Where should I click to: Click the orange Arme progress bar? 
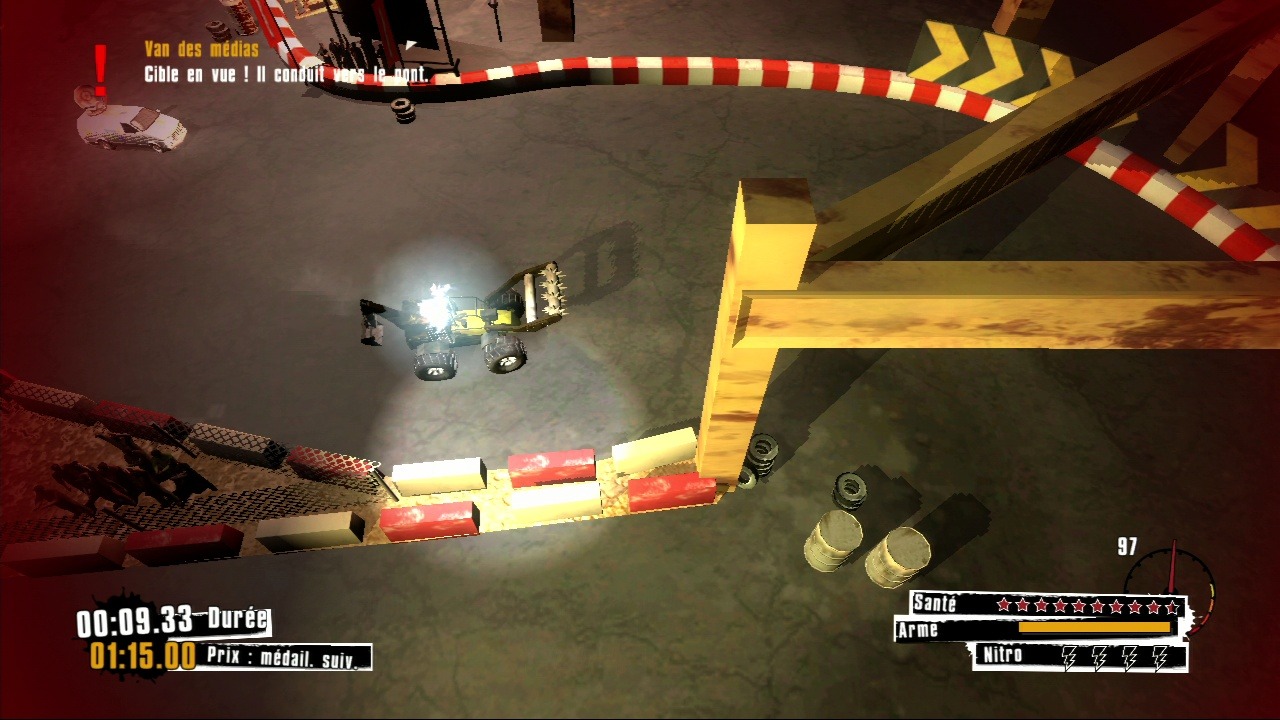coord(1095,629)
